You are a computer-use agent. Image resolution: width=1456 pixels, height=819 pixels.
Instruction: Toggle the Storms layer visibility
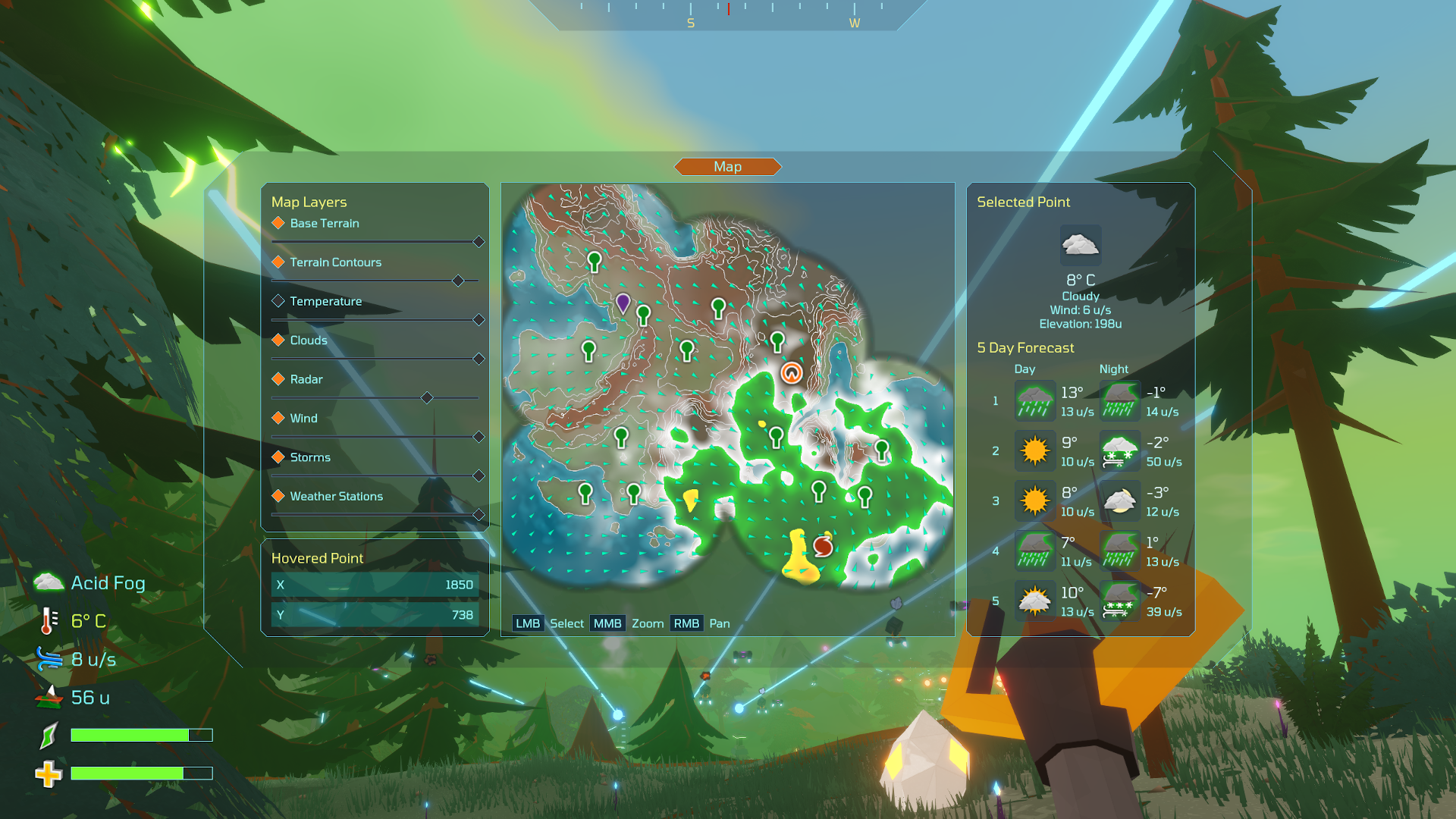tap(278, 457)
